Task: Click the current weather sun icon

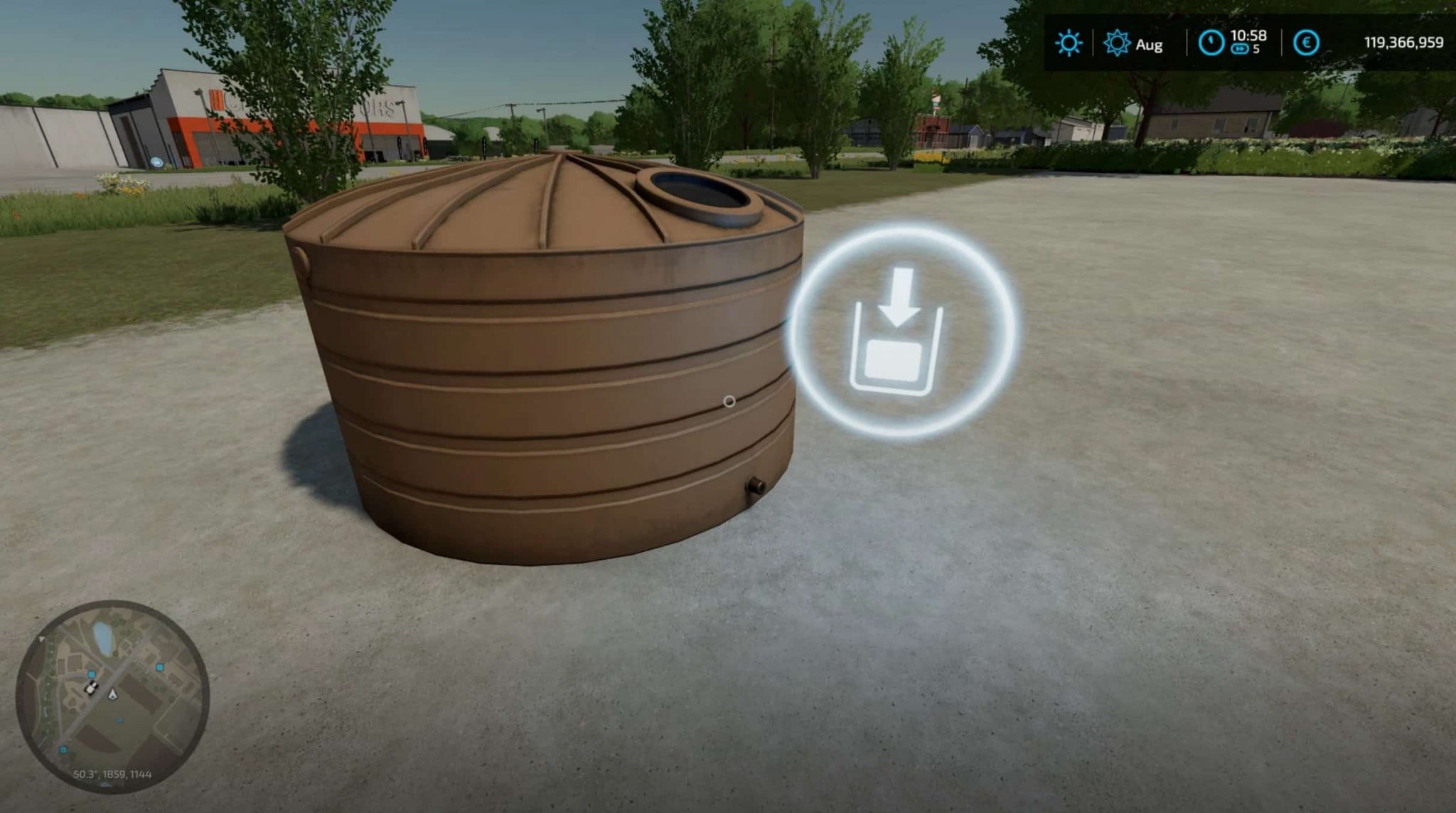Action: [1069, 42]
